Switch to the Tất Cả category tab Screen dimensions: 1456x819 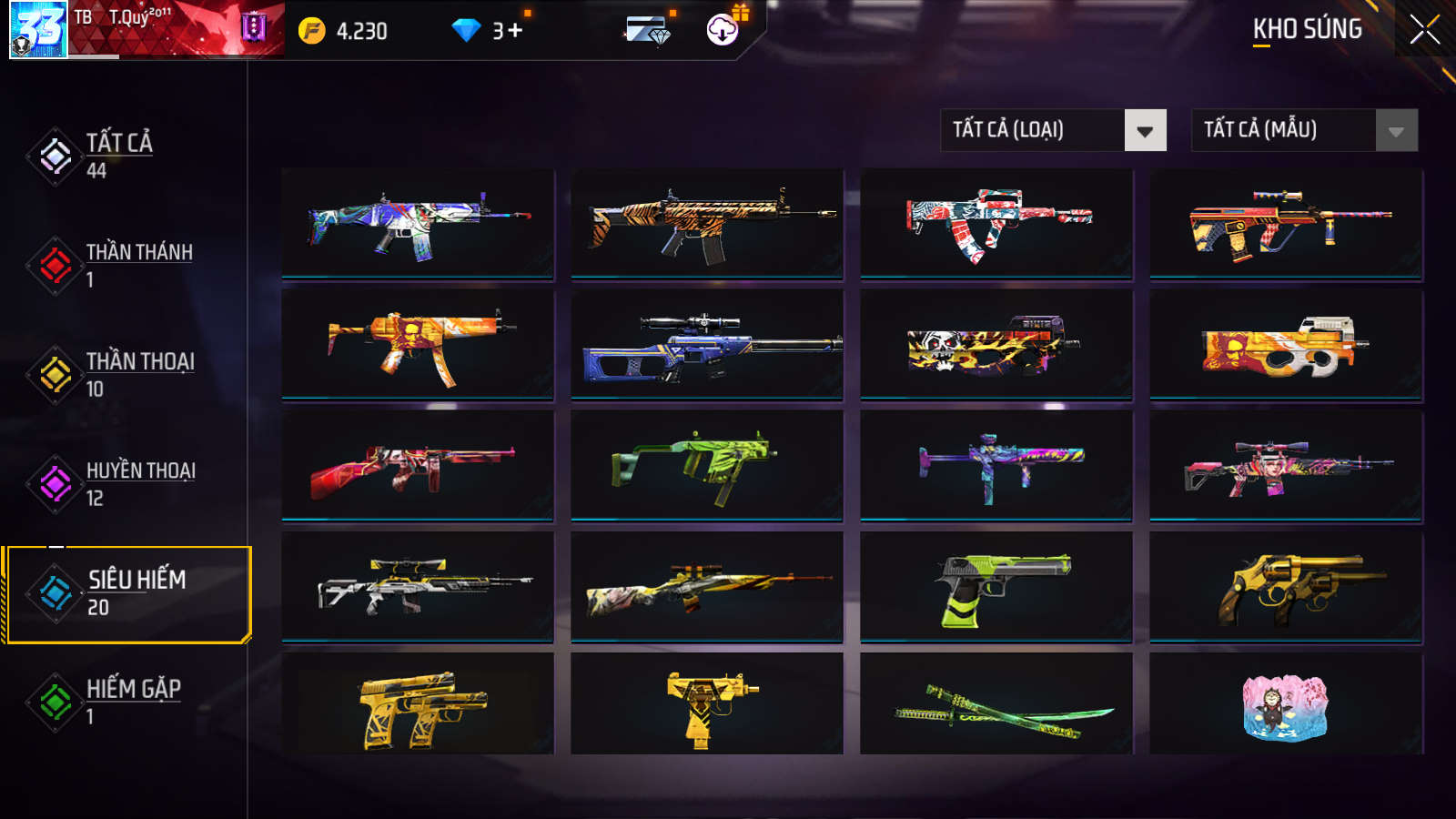click(x=118, y=156)
